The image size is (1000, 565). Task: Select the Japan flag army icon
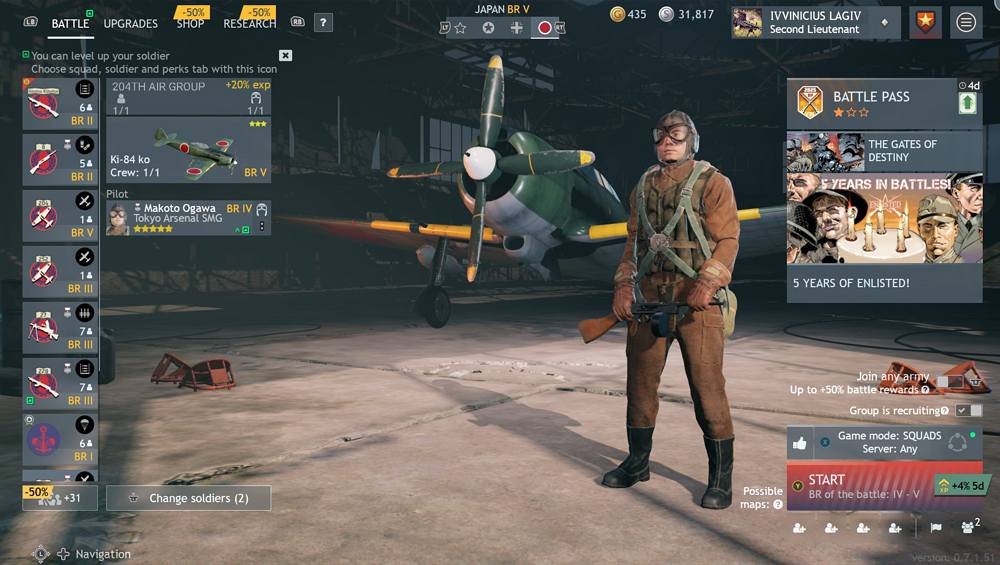click(545, 28)
